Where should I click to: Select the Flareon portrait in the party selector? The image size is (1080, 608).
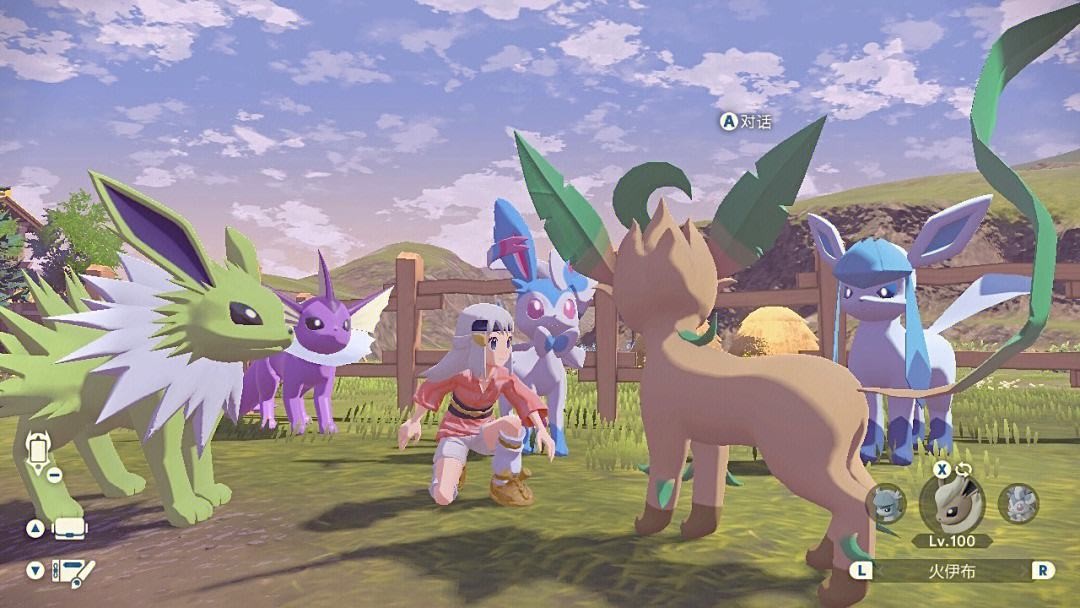pos(951,502)
